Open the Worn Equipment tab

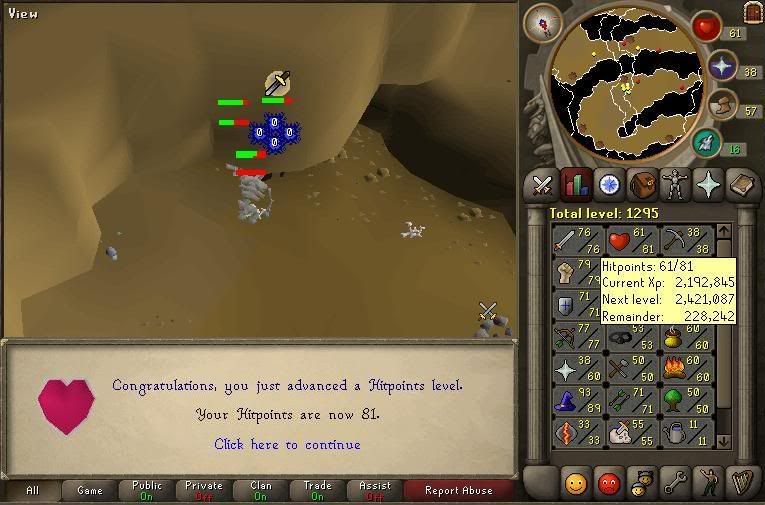[x=674, y=185]
